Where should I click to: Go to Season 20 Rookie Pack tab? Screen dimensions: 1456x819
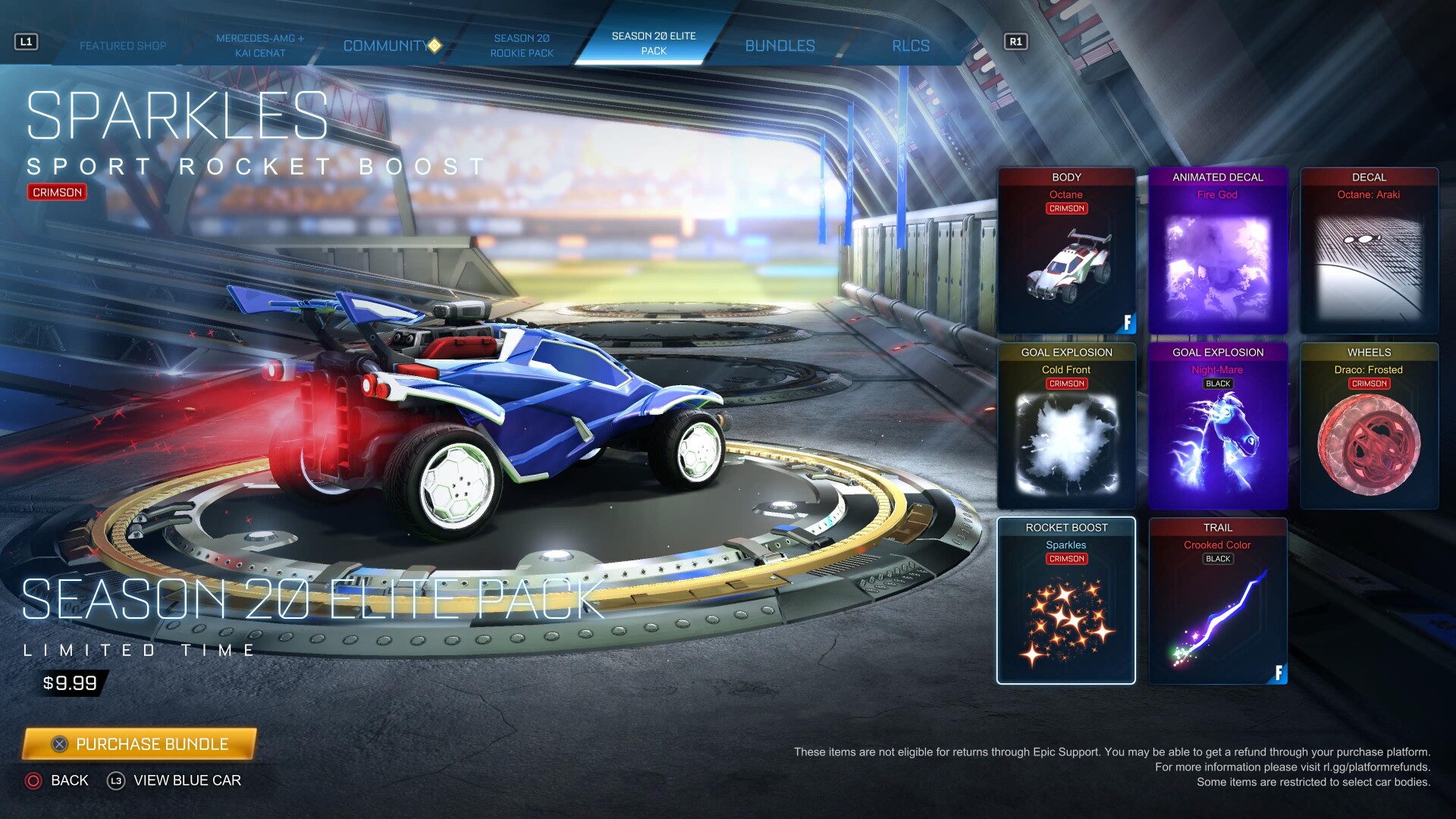522,45
